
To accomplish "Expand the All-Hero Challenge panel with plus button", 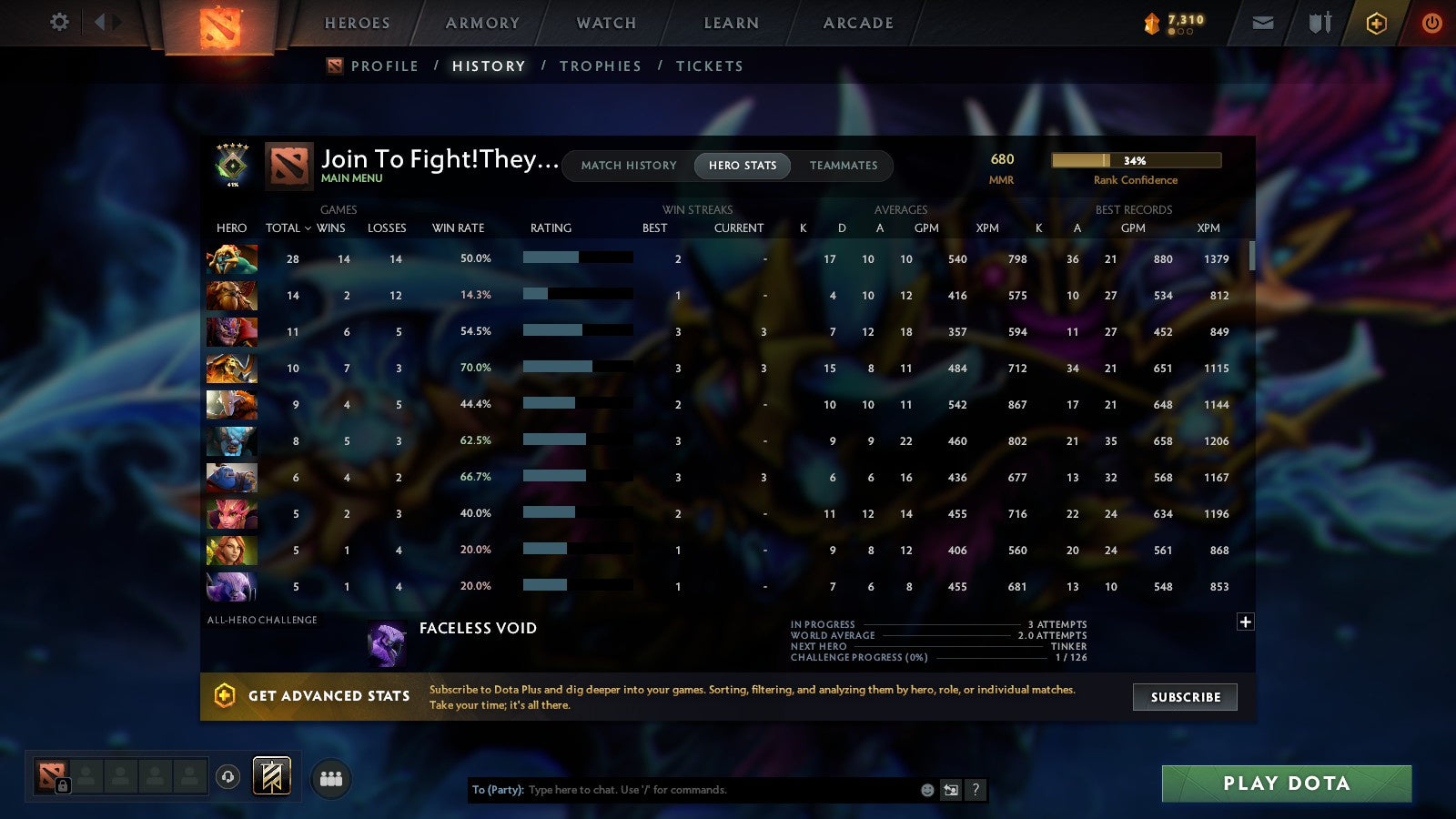I will pos(1244,621).
